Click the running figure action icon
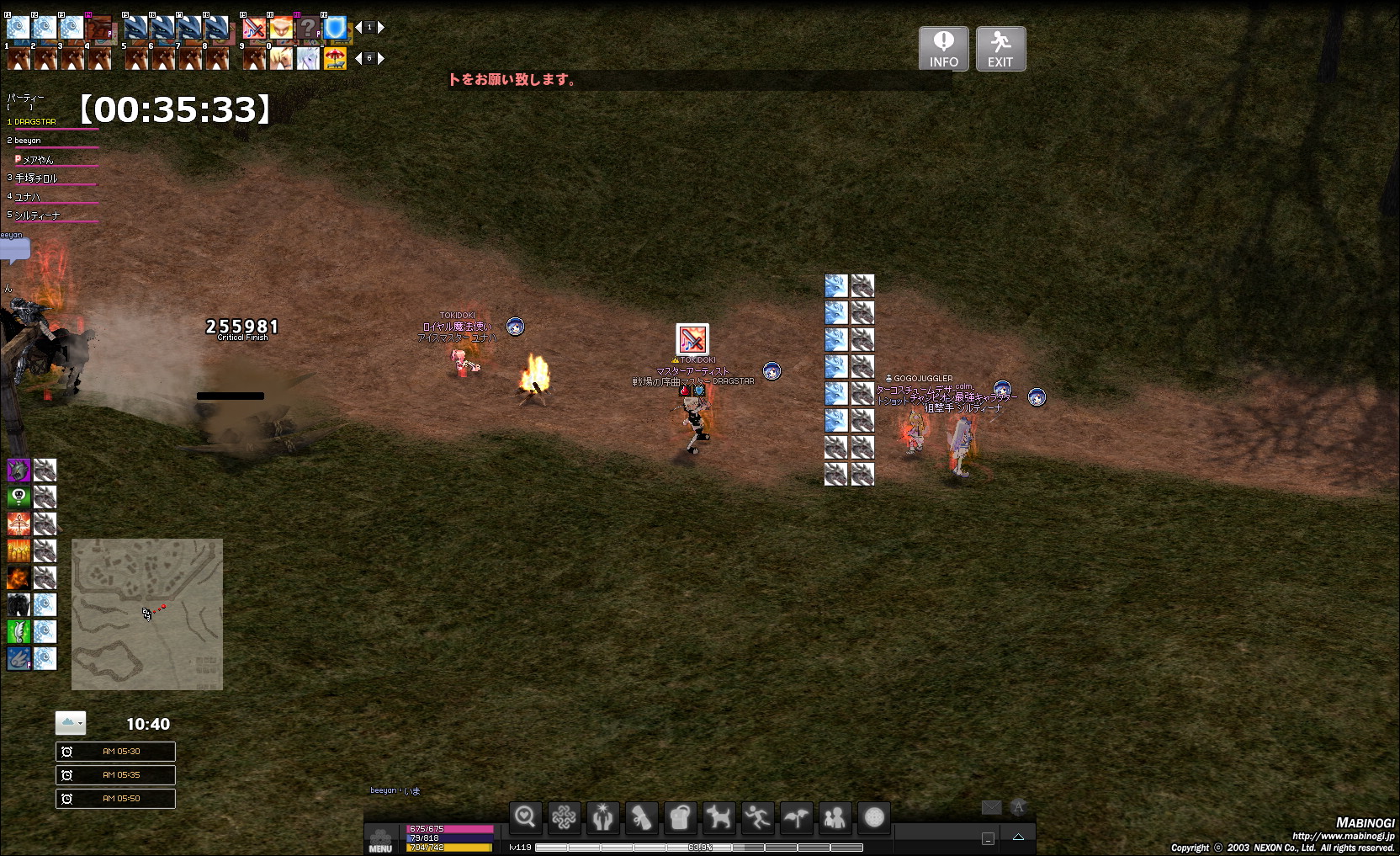The height and width of the screenshot is (856, 1400). coord(757,816)
